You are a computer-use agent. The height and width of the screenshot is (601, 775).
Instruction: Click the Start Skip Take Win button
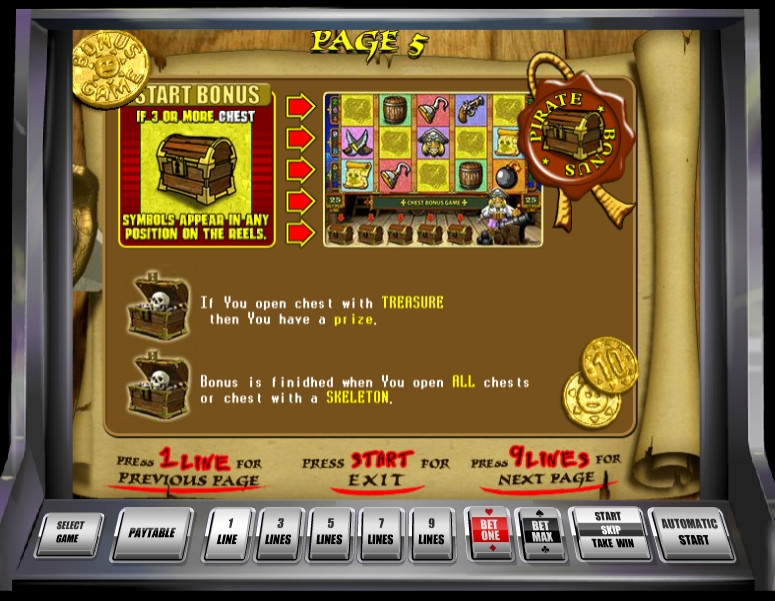608,533
